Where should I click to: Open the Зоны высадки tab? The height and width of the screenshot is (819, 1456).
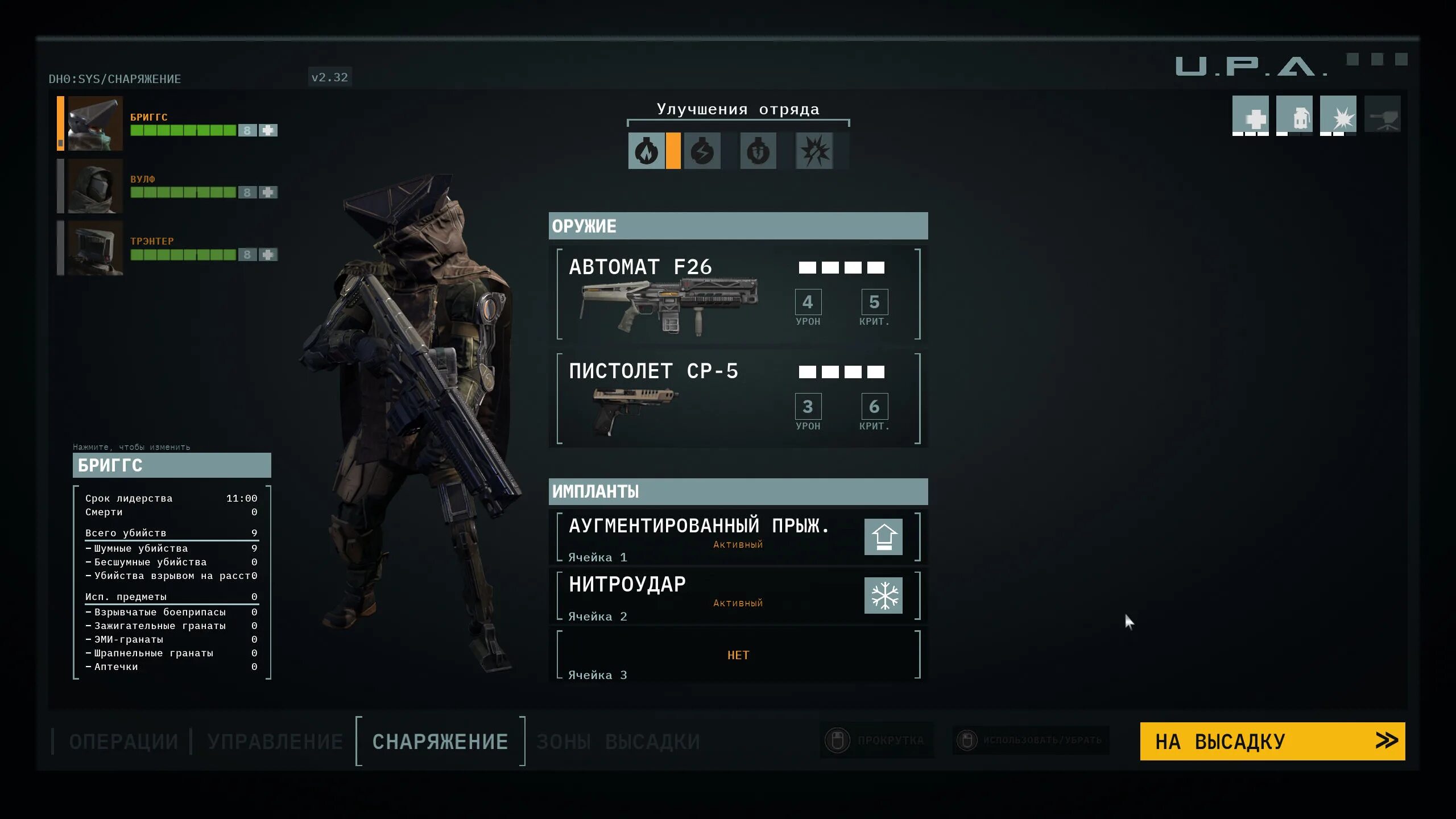(618, 742)
